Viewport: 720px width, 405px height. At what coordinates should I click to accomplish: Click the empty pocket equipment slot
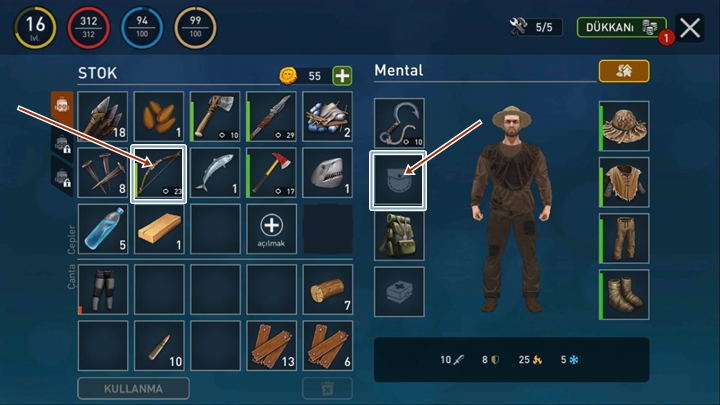[399, 180]
